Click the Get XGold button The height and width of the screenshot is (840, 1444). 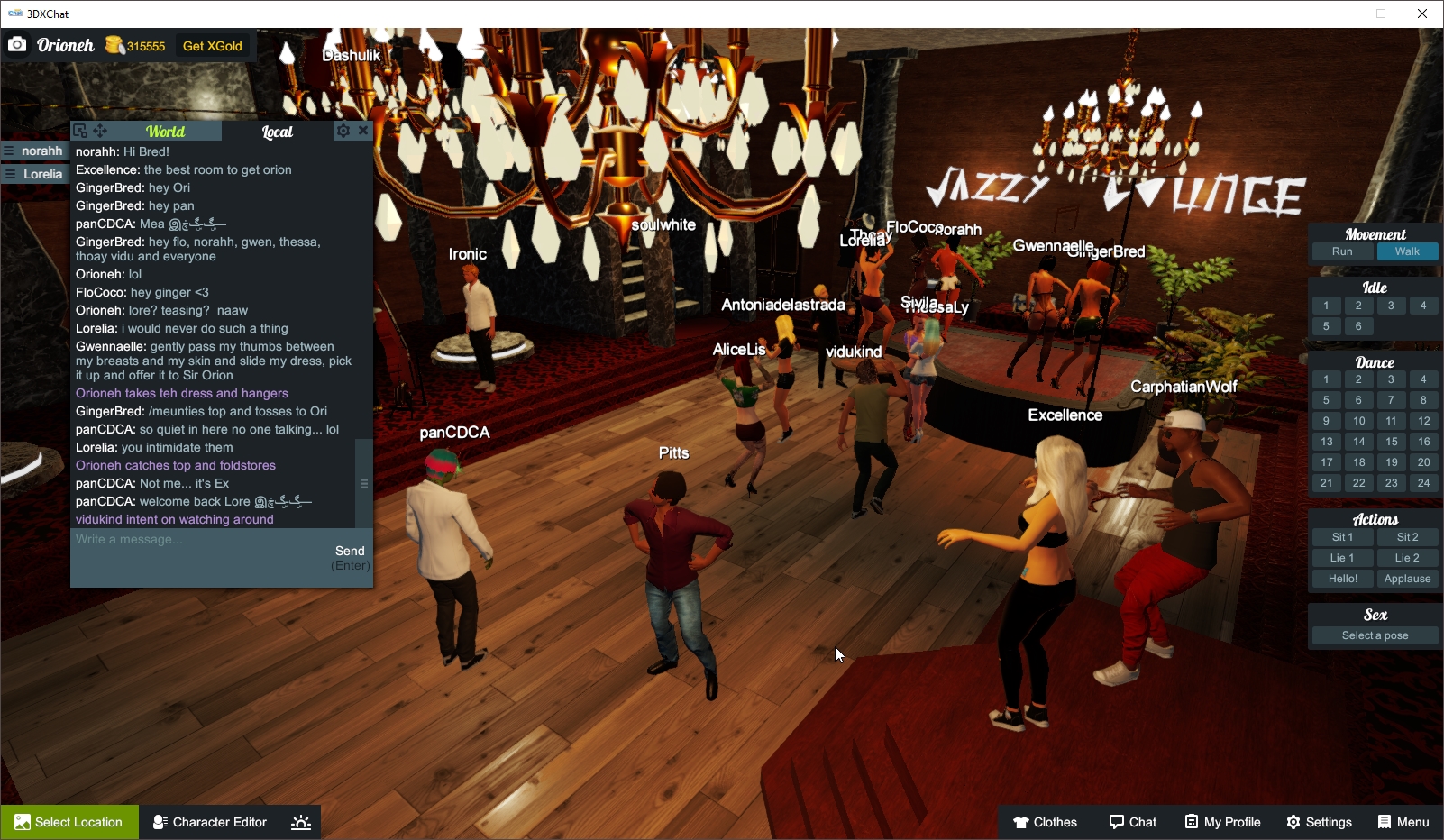click(x=213, y=45)
